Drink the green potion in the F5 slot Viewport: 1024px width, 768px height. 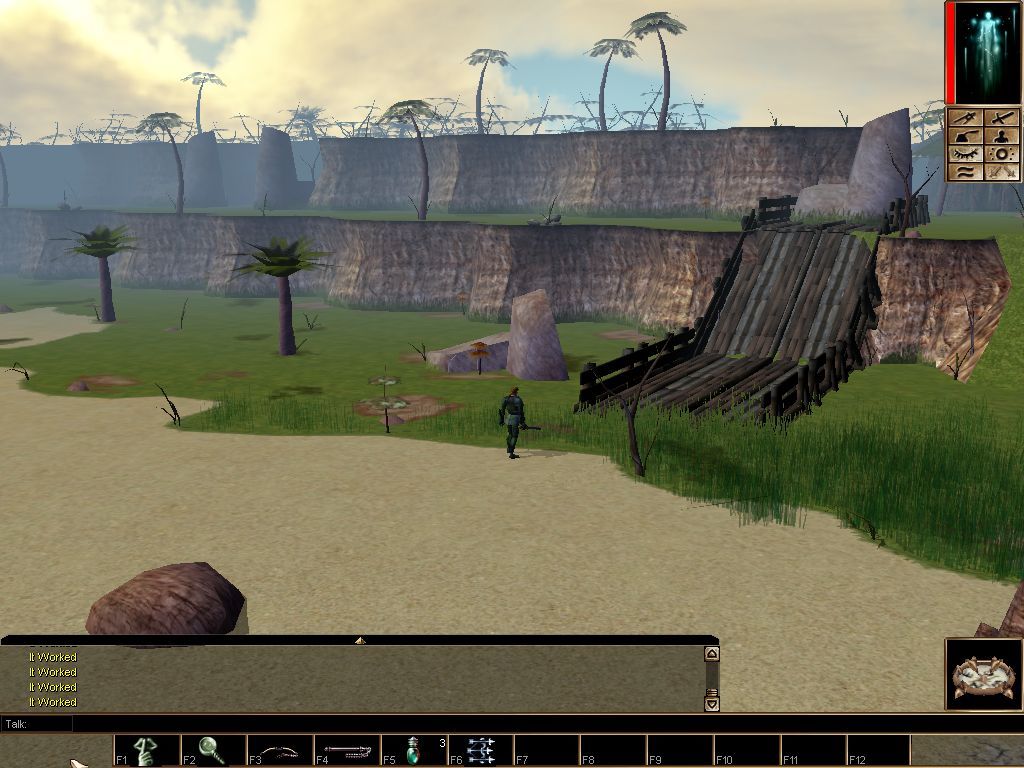413,750
